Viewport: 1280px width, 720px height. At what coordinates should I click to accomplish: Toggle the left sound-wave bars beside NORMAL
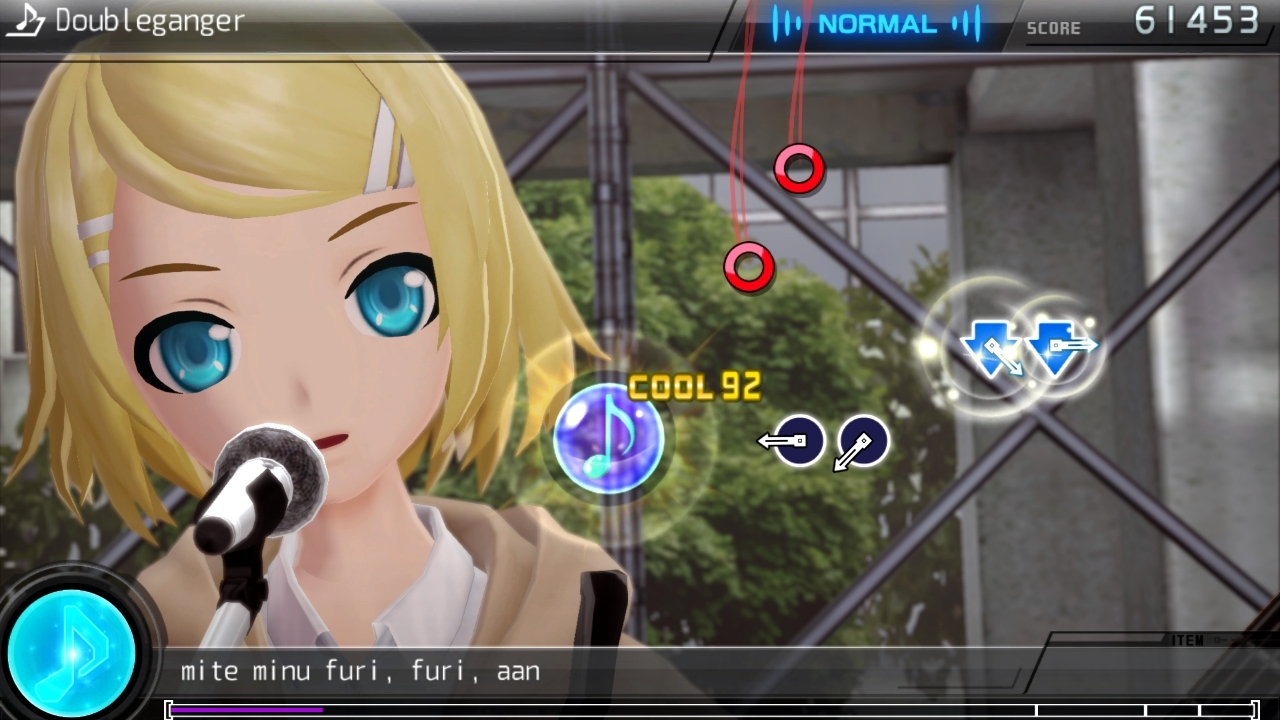point(789,24)
